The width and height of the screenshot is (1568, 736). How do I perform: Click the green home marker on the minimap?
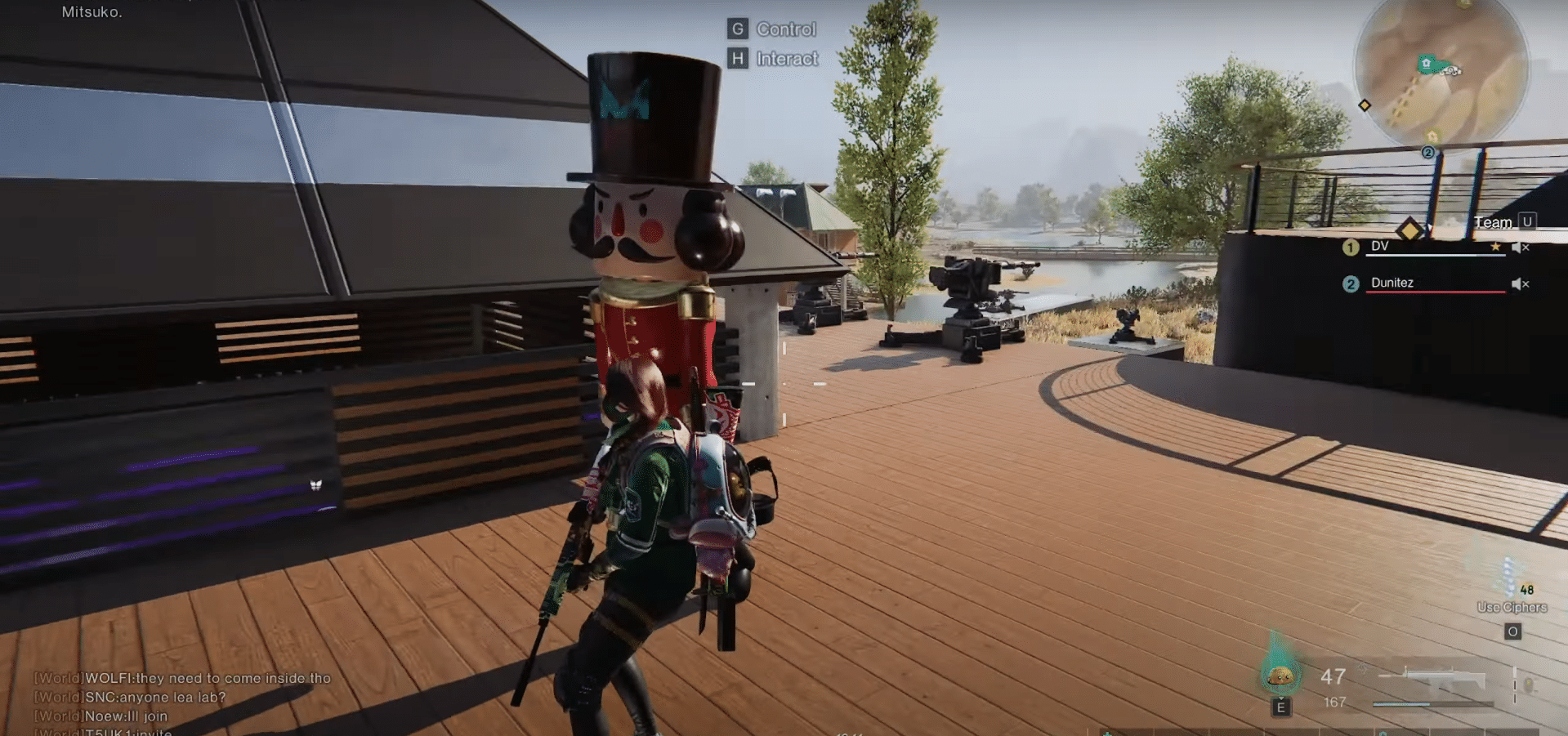pos(1426,63)
